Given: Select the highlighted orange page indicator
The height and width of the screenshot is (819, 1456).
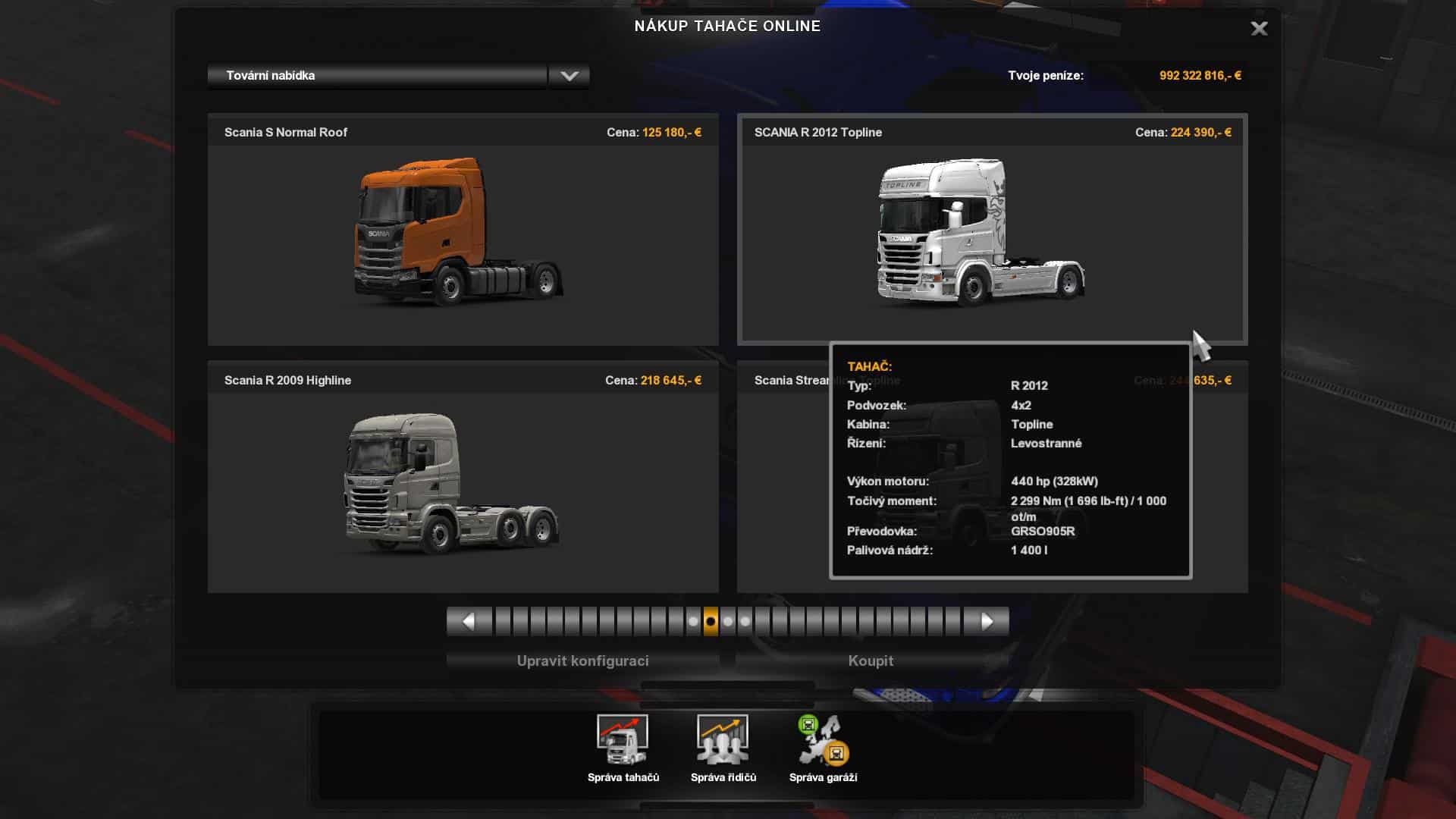Looking at the screenshot, I should 711,622.
